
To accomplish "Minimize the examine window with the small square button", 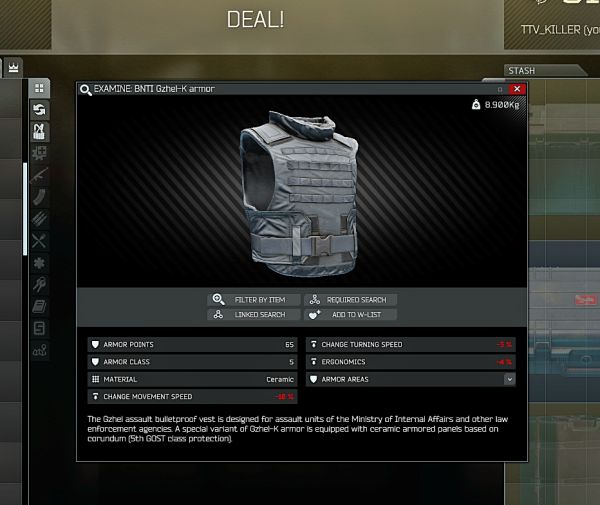I will tap(500, 89).
